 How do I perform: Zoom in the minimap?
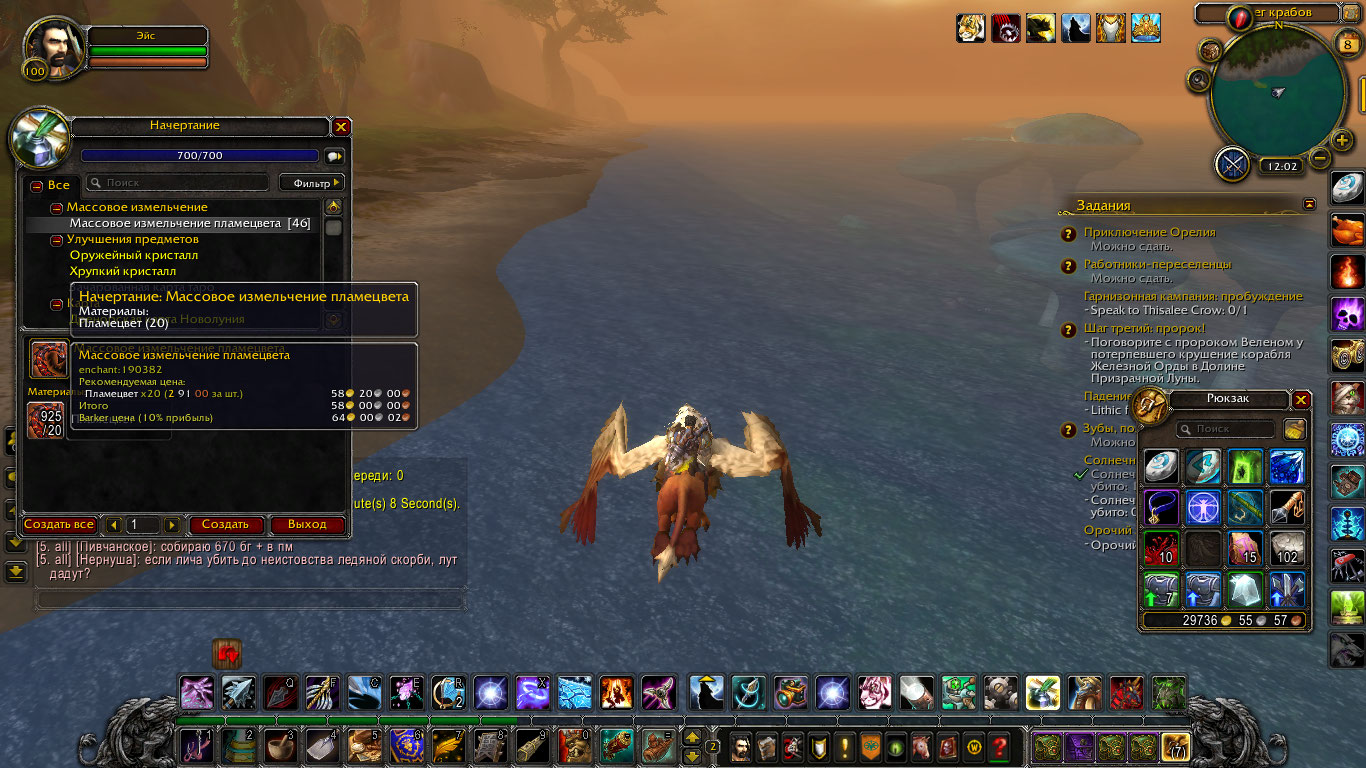tap(1343, 139)
